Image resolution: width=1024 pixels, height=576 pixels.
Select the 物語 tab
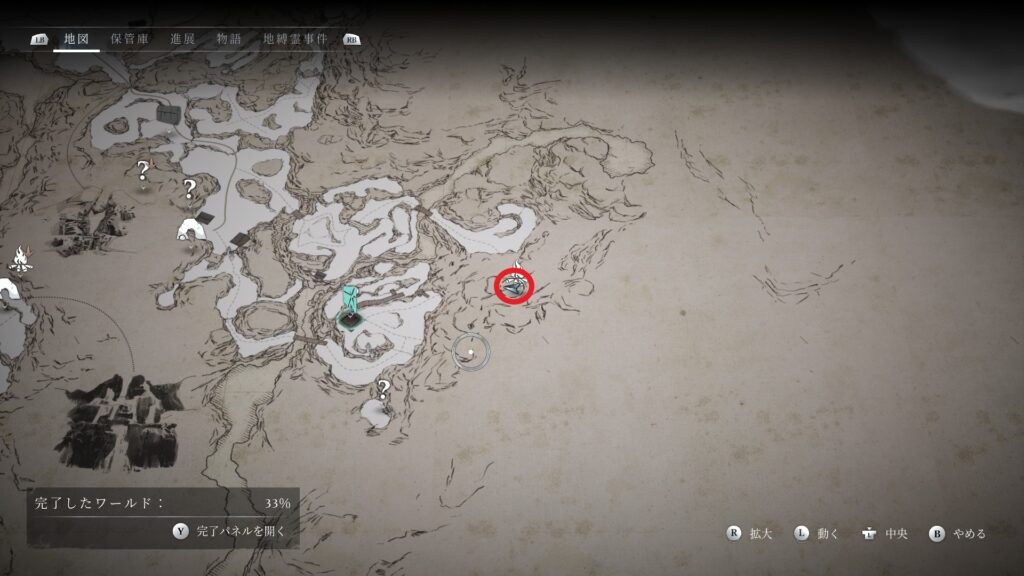tap(227, 39)
